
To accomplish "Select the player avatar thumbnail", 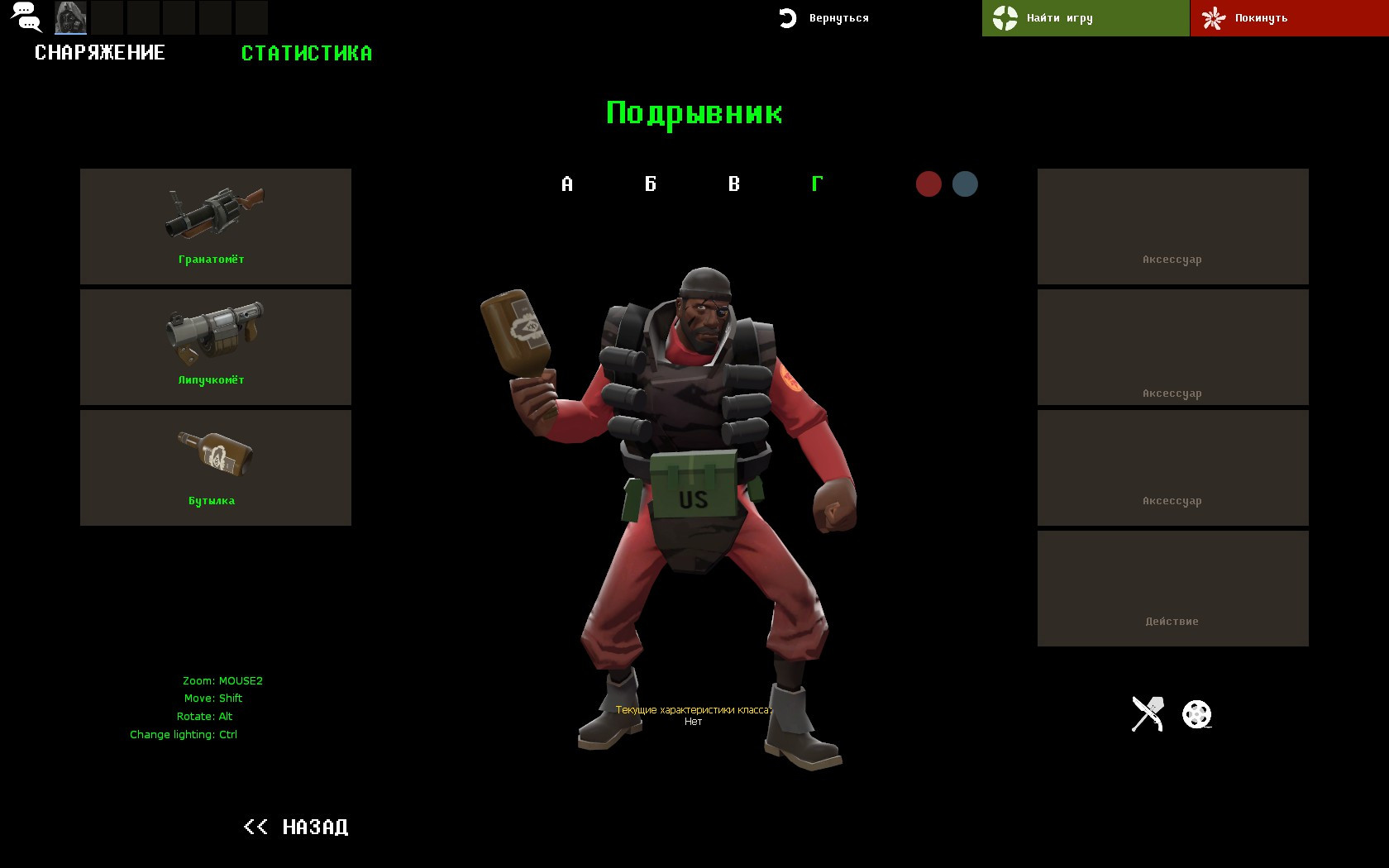I will [69, 17].
